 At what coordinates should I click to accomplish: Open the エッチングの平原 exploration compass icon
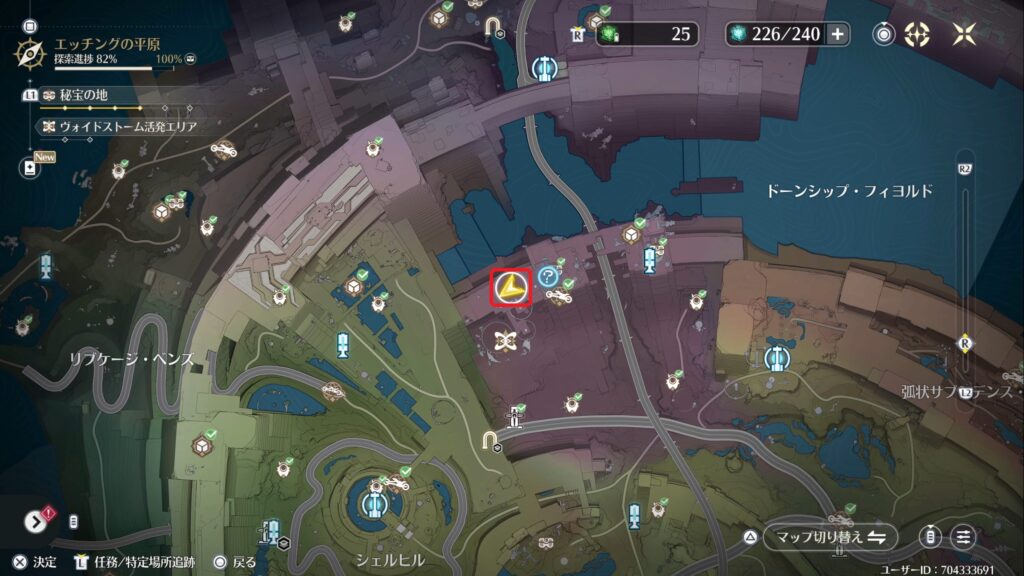tap(30, 51)
